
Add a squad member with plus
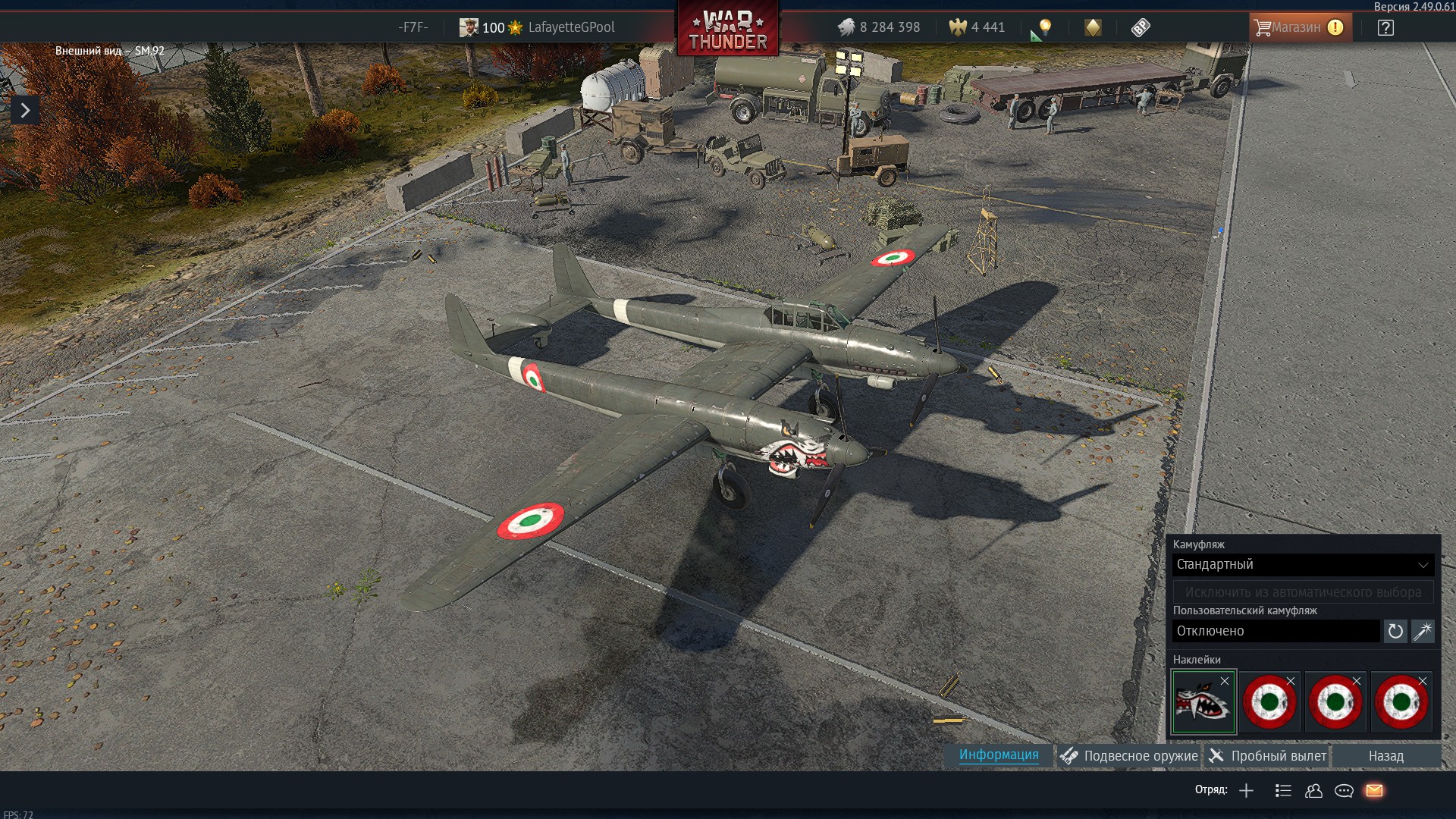(x=1246, y=791)
